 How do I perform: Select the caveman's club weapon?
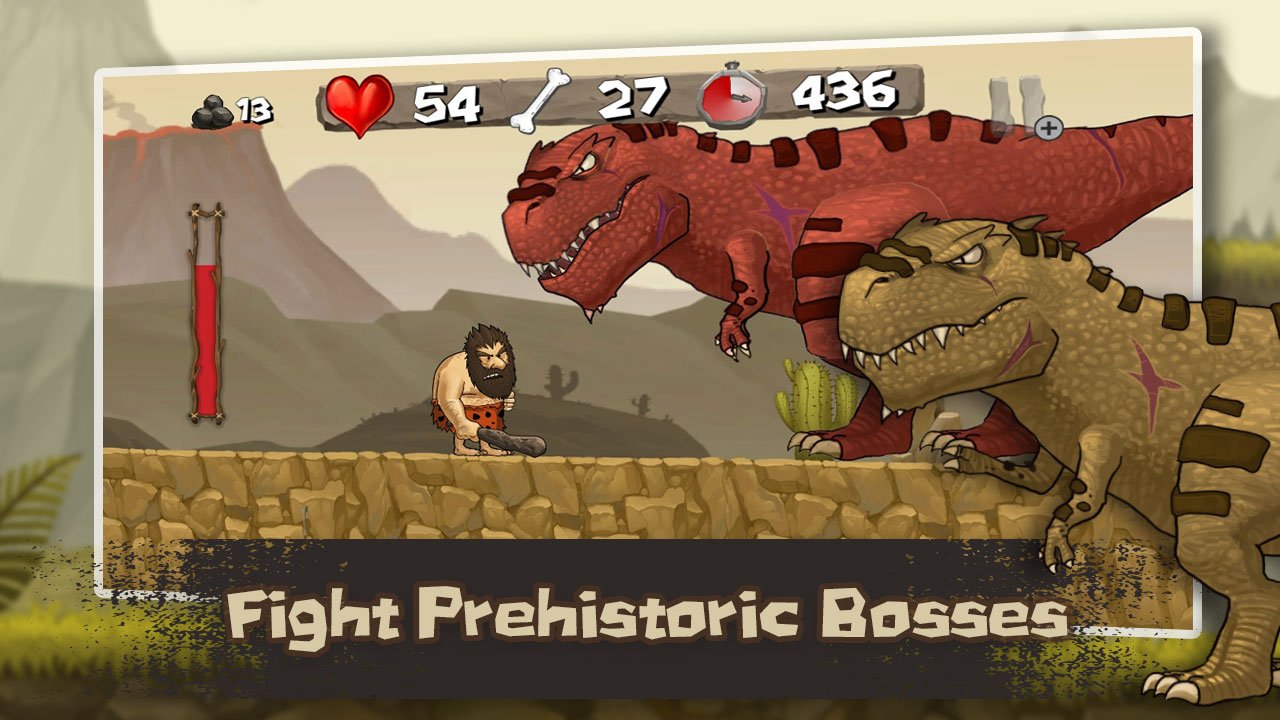[510, 442]
